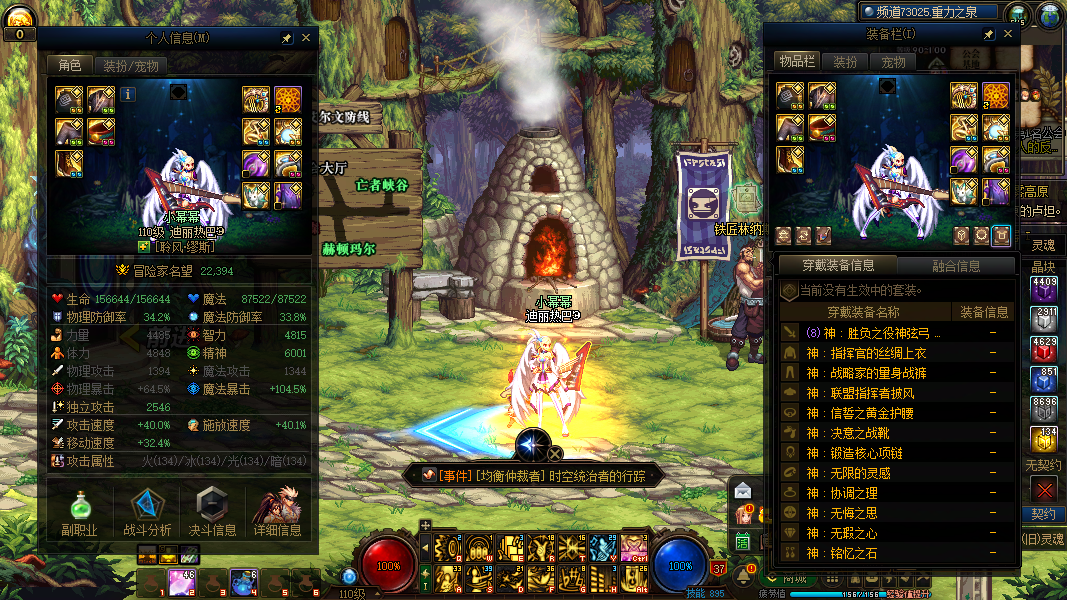Switch to the 宠物 tab in equipment window
1067x600 pixels.
pos(893,62)
